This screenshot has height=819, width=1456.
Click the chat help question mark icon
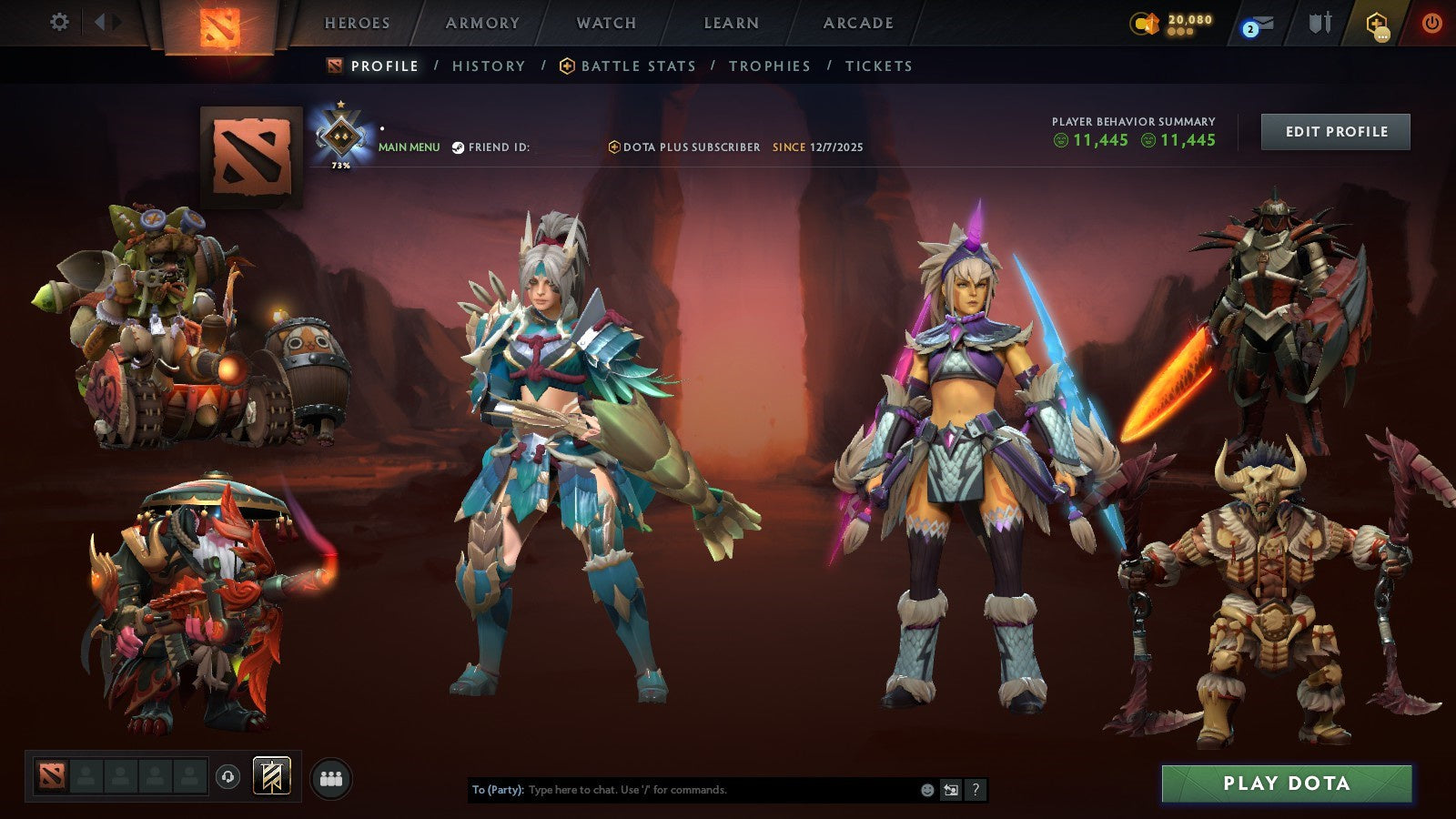coord(976,789)
